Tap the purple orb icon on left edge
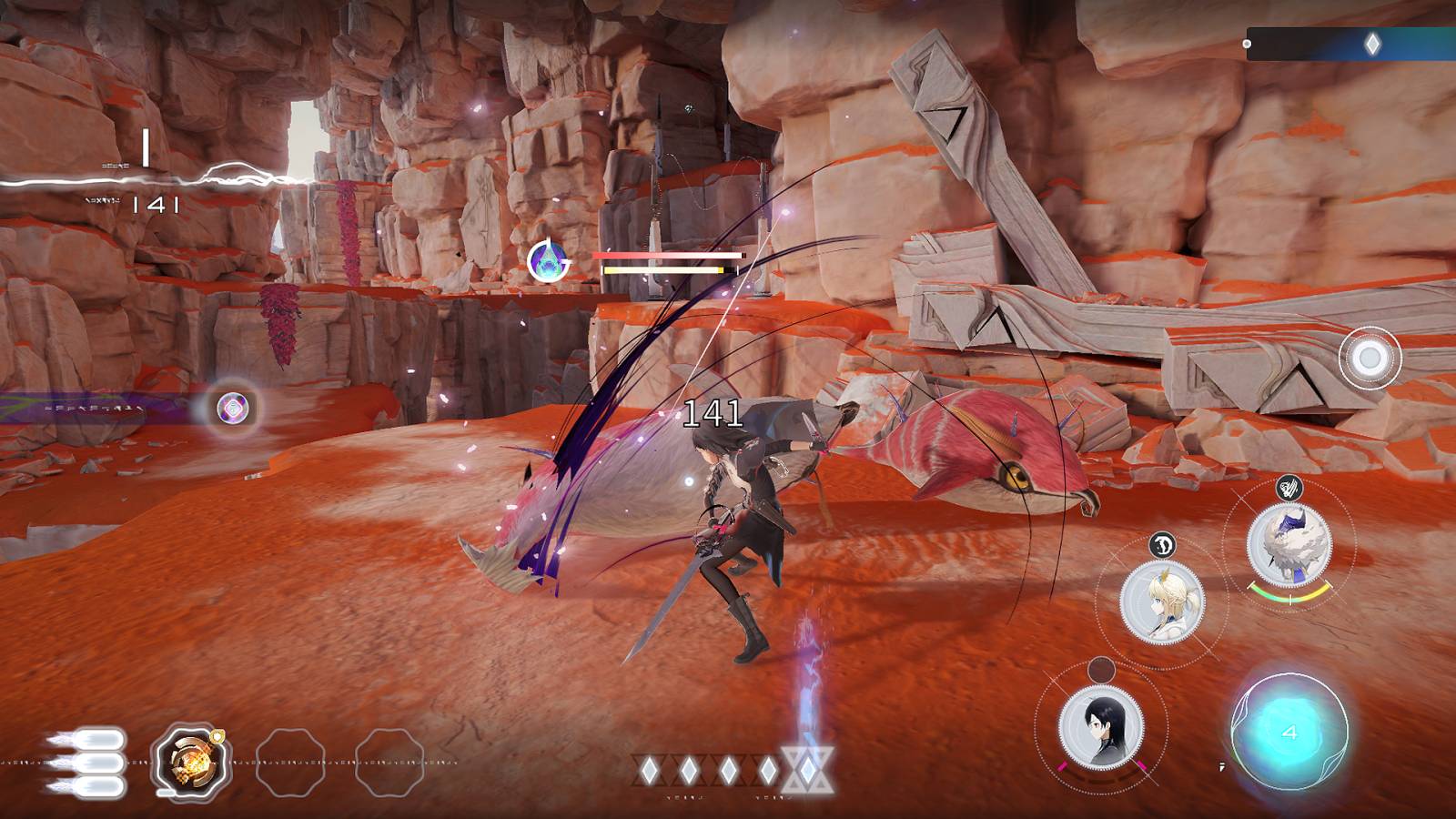The height and width of the screenshot is (819, 1456). [234, 409]
